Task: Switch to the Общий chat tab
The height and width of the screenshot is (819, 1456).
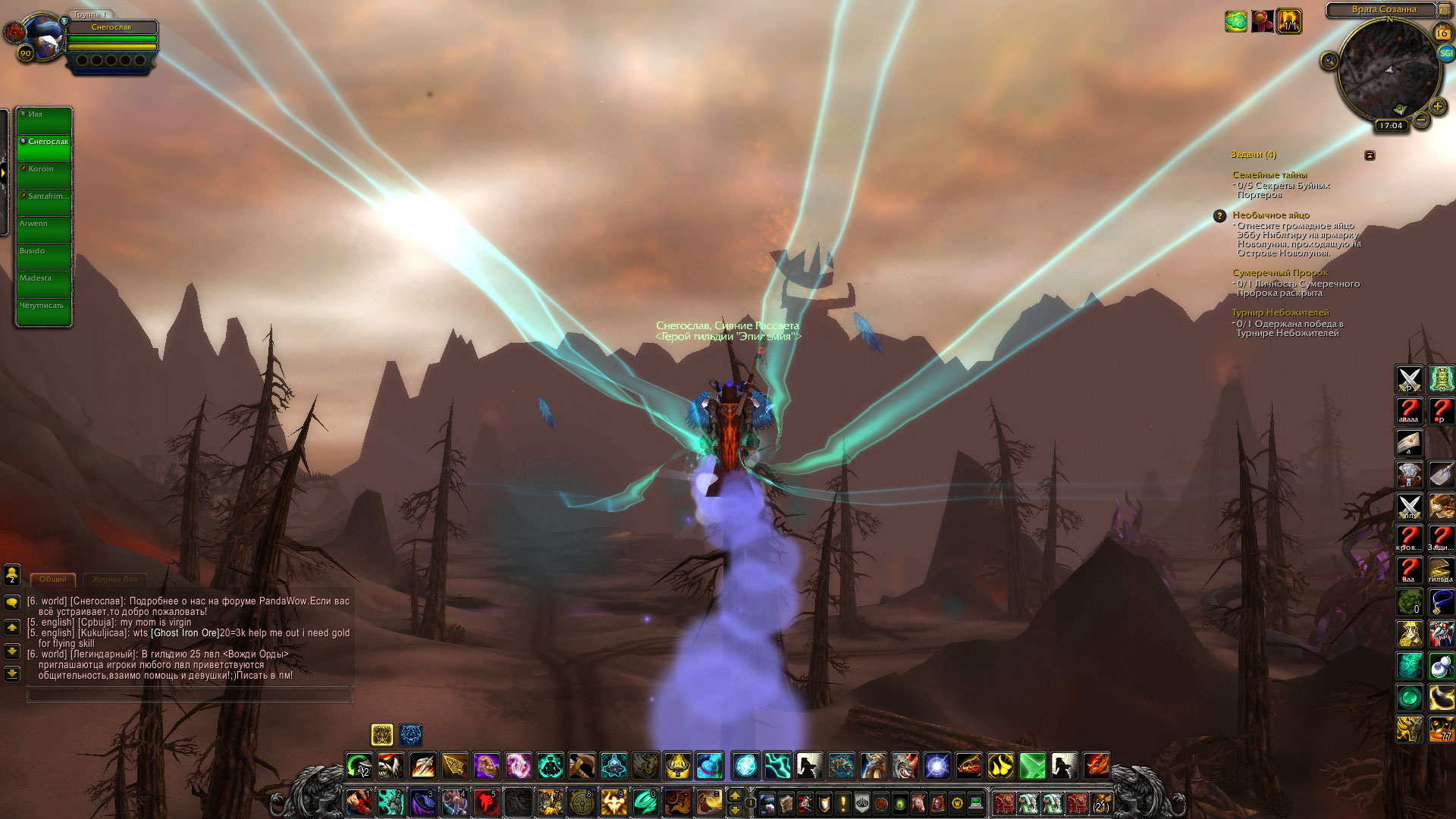Action: [53, 579]
